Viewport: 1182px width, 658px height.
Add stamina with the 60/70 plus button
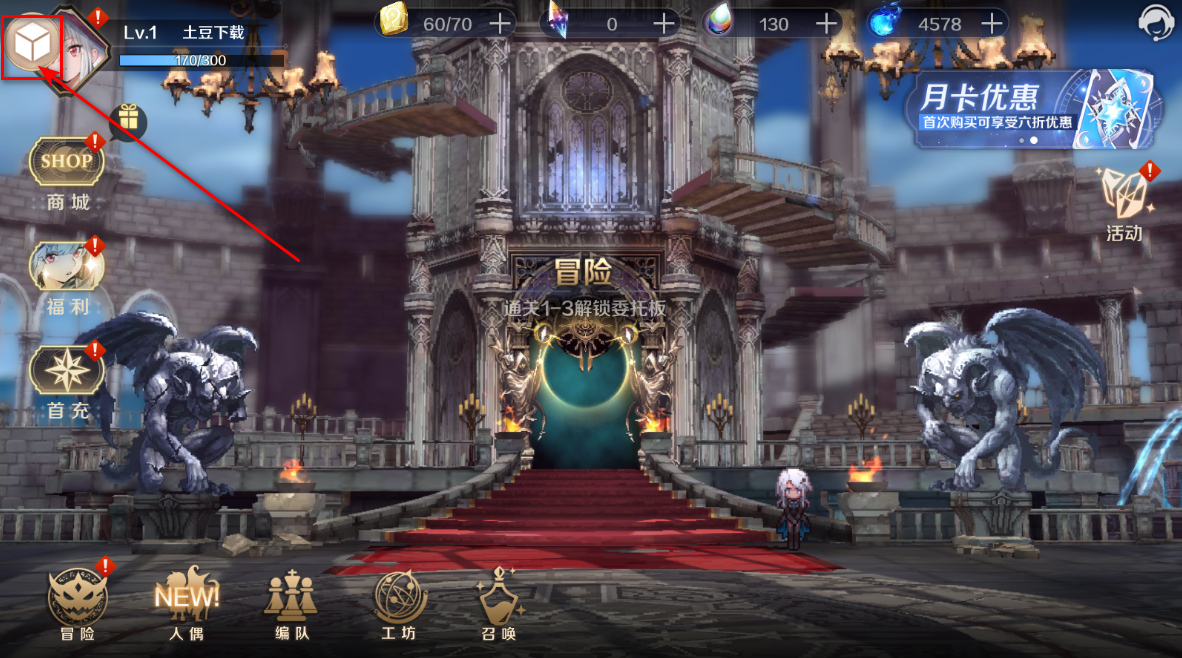click(x=499, y=22)
